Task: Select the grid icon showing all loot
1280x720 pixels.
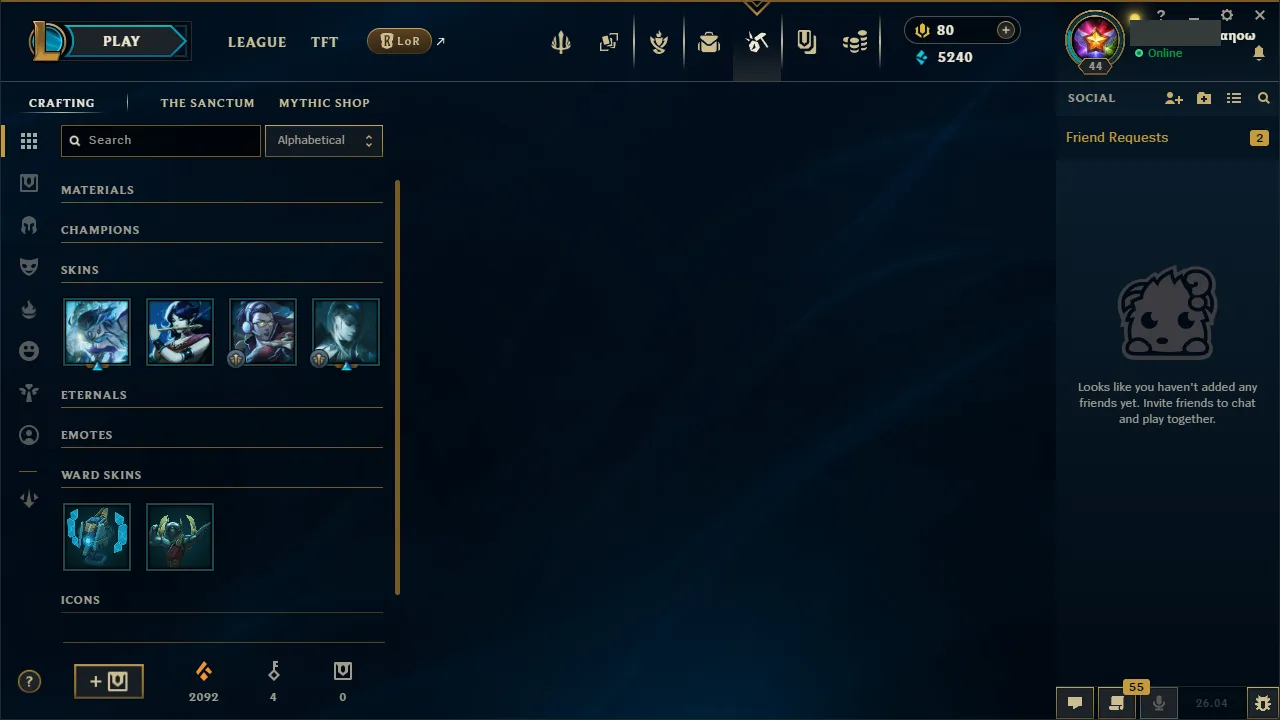Action: [x=29, y=140]
